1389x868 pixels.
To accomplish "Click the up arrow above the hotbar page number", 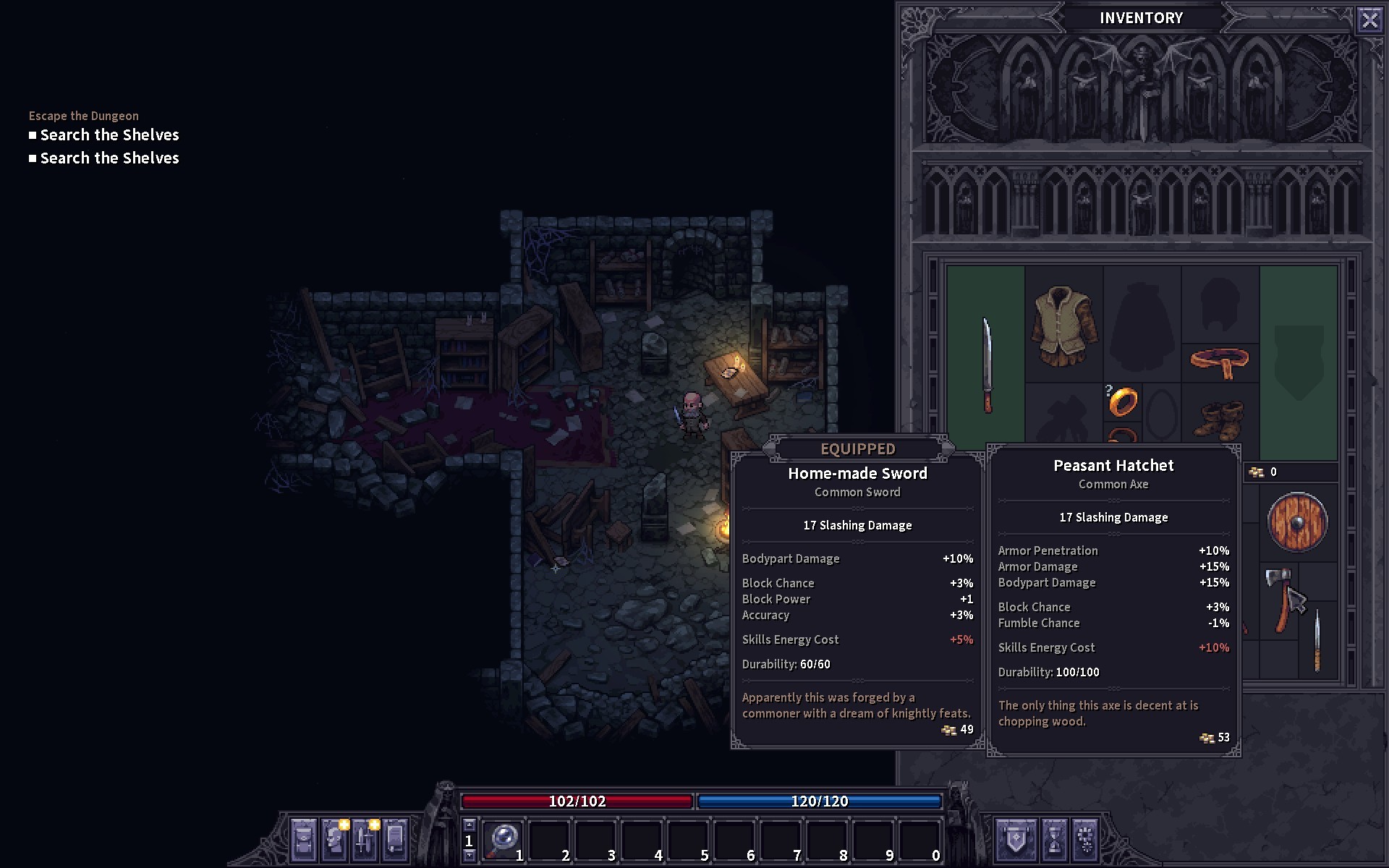I will (x=469, y=825).
